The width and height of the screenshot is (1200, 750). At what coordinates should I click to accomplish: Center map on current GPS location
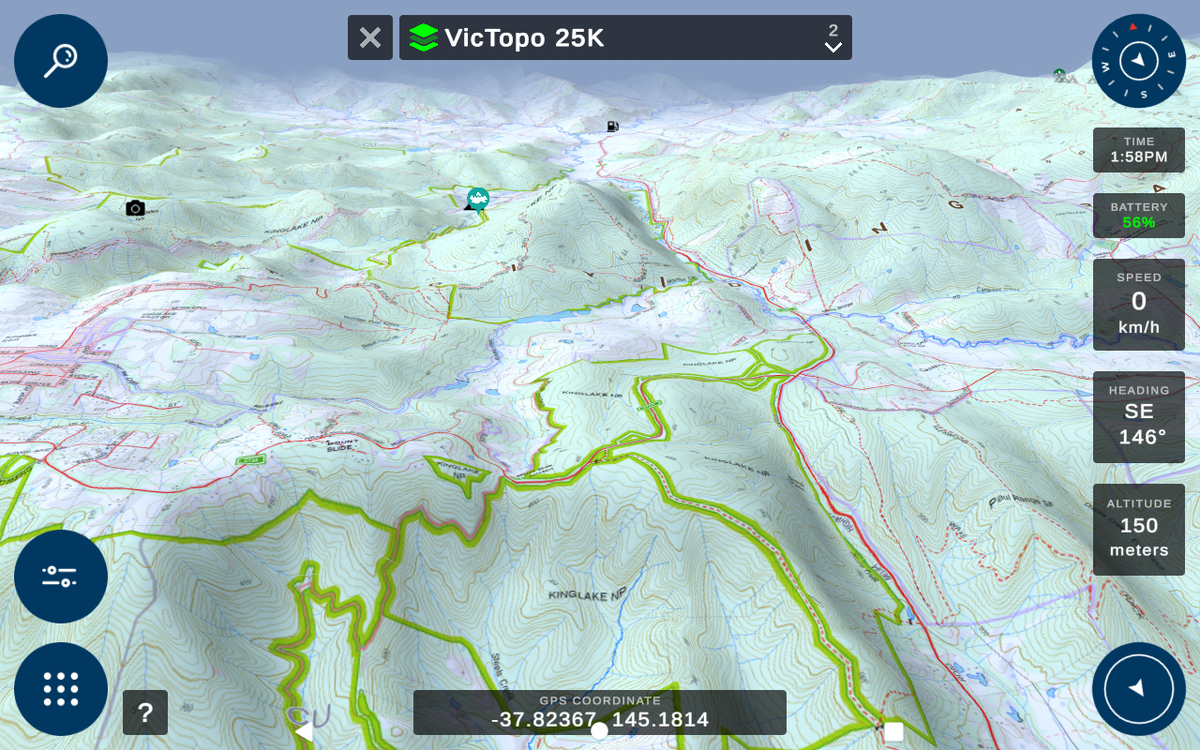[x=1139, y=689]
